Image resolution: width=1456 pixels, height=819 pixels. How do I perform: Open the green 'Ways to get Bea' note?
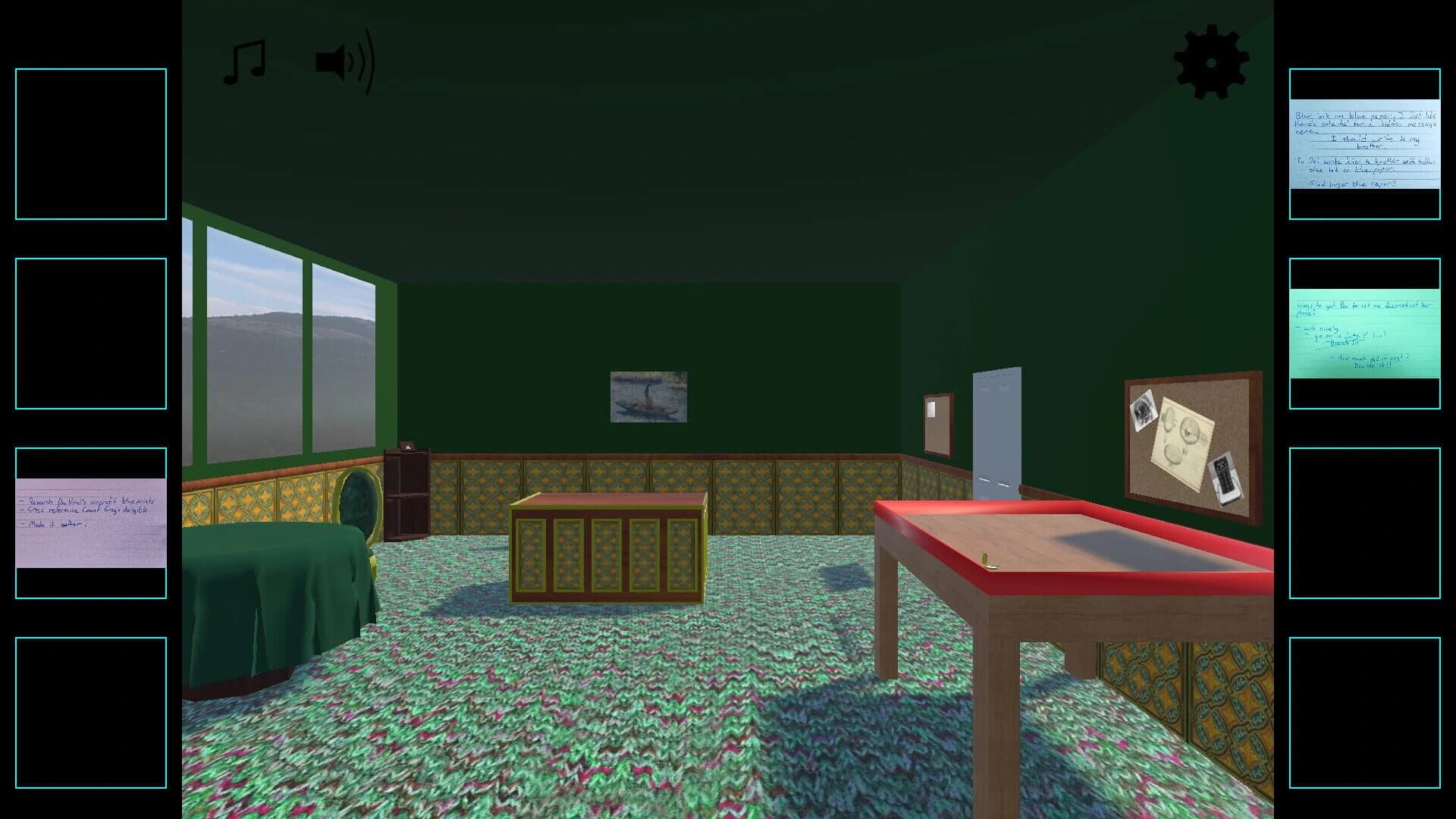(1367, 334)
